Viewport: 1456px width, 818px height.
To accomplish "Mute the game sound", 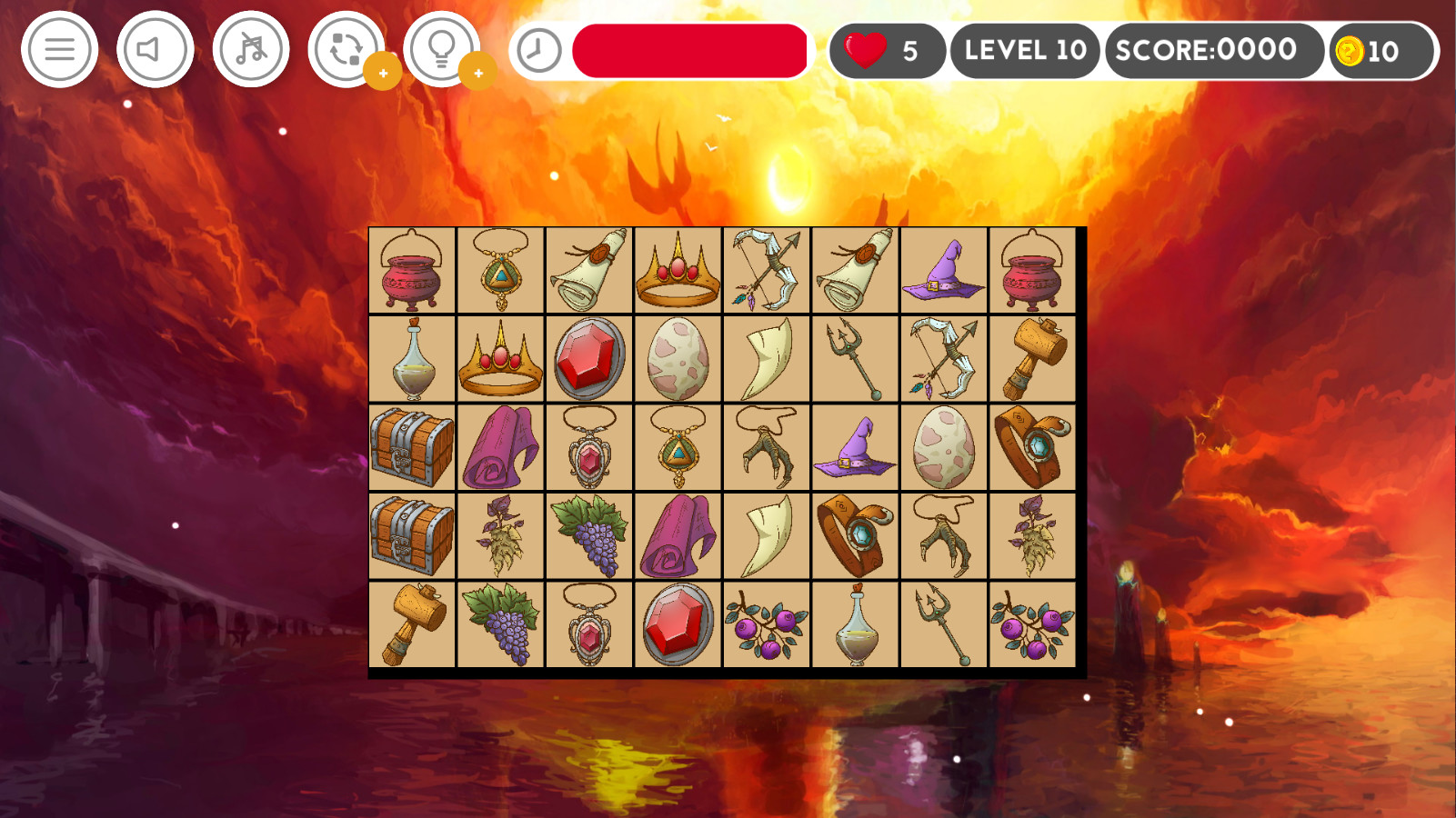I will tap(154, 49).
